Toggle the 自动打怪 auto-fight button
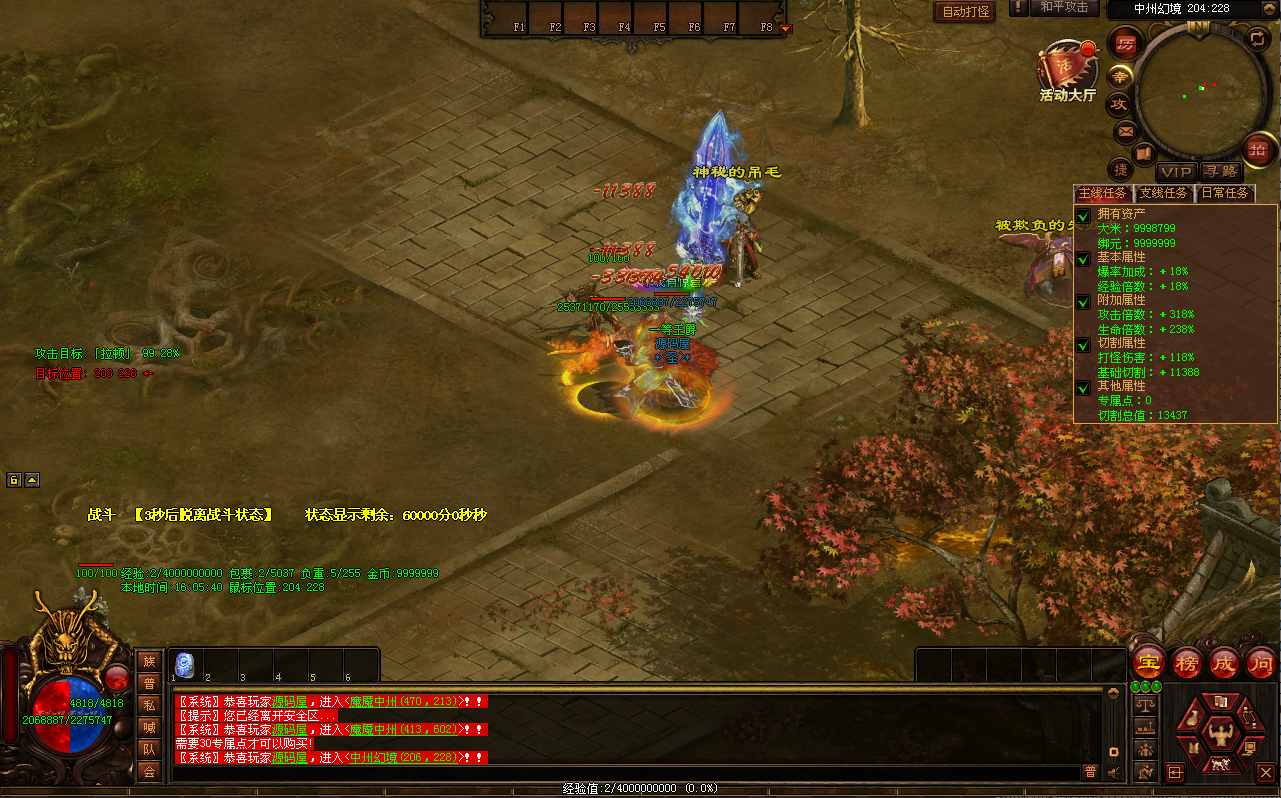This screenshot has height=798, width=1281. pyautogui.click(x=965, y=12)
